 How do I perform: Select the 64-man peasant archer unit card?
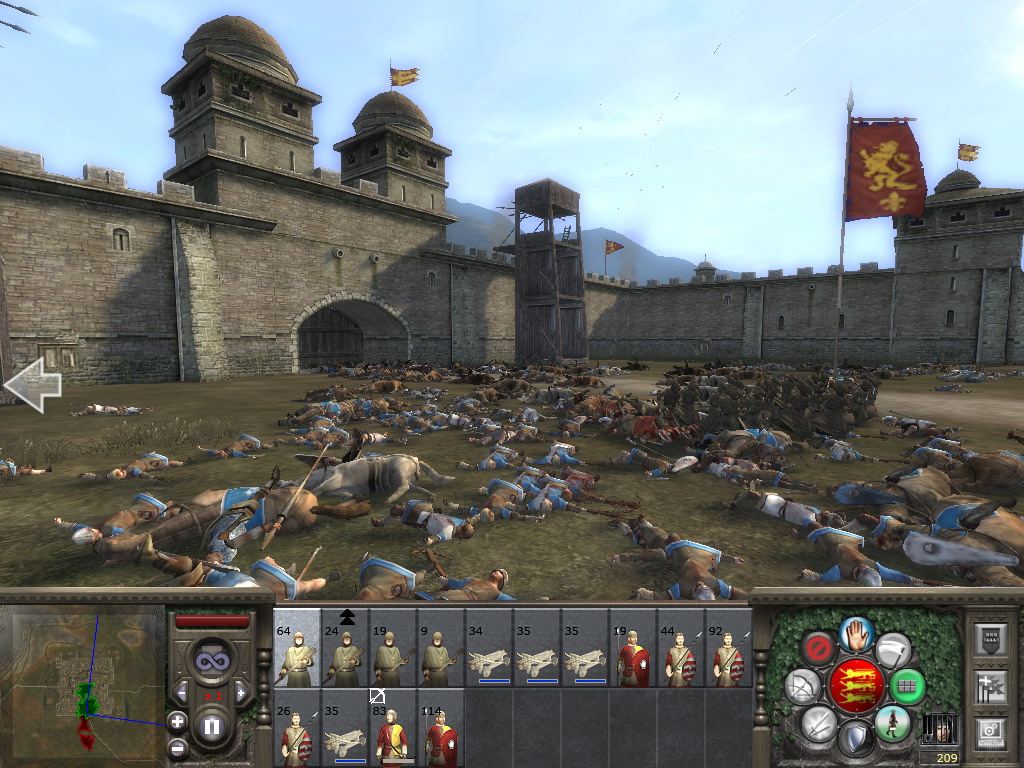tap(297, 647)
